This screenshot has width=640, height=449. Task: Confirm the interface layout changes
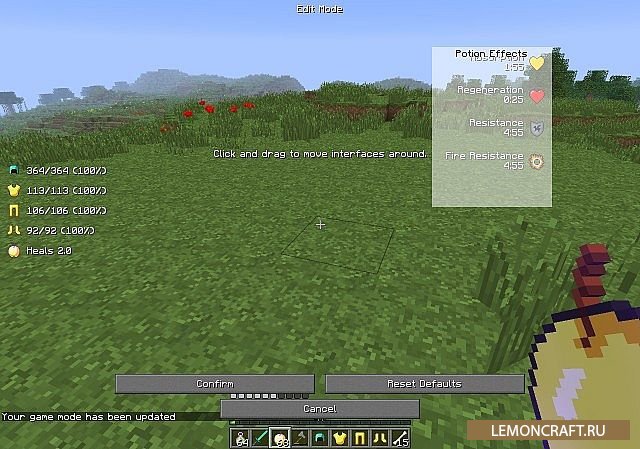tap(215, 384)
